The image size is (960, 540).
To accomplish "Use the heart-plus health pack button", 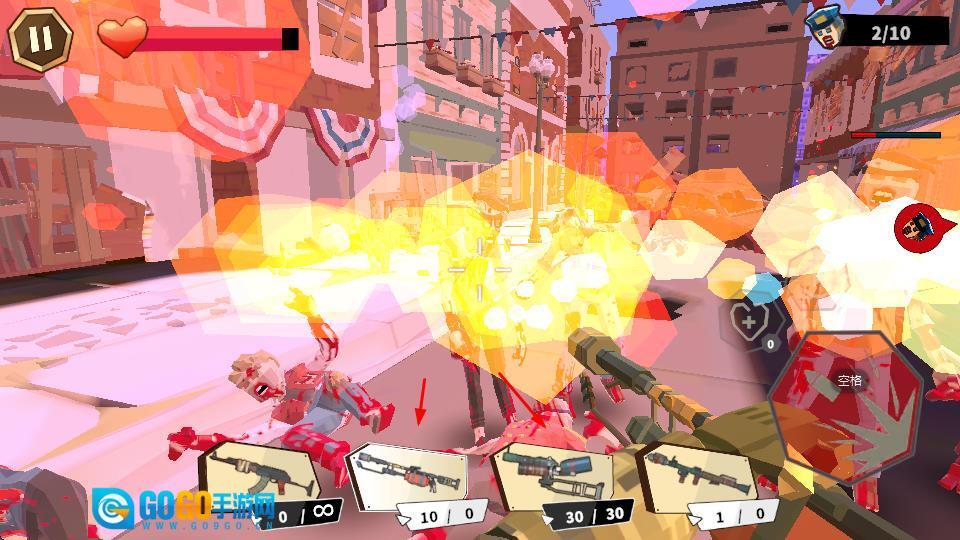I will (749, 322).
